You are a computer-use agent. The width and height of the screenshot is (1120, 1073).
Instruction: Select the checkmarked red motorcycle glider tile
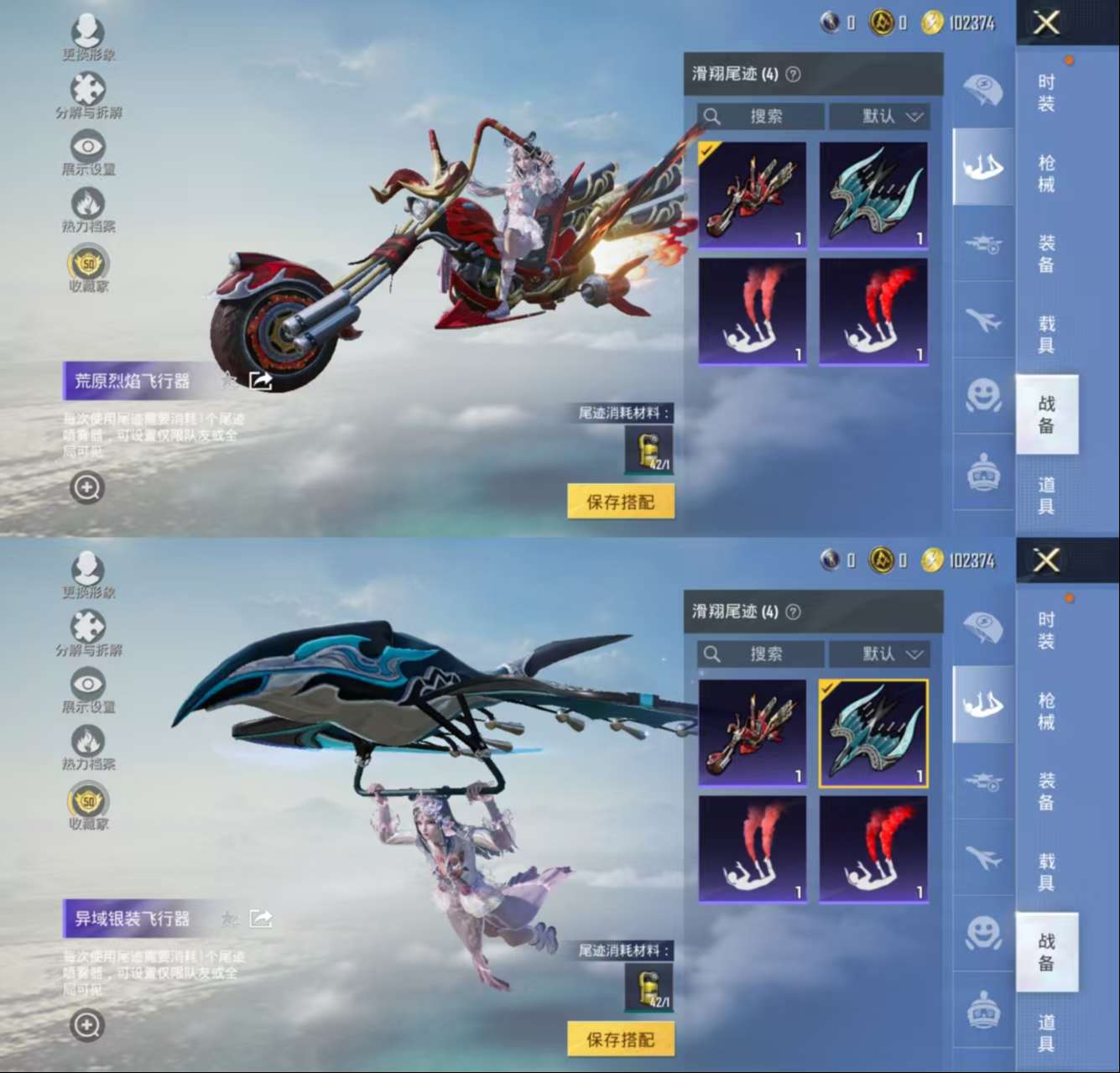(x=753, y=195)
